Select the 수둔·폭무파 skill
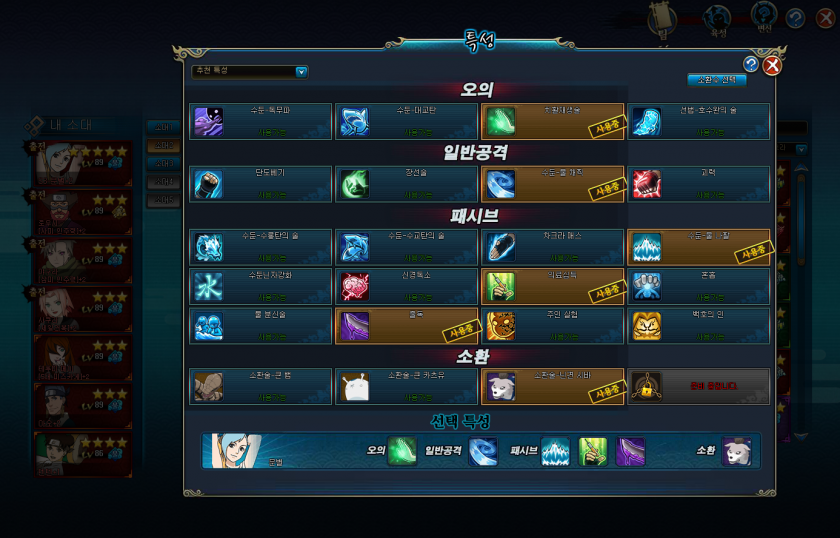This screenshot has width=840, height=538. pos(260,121)
